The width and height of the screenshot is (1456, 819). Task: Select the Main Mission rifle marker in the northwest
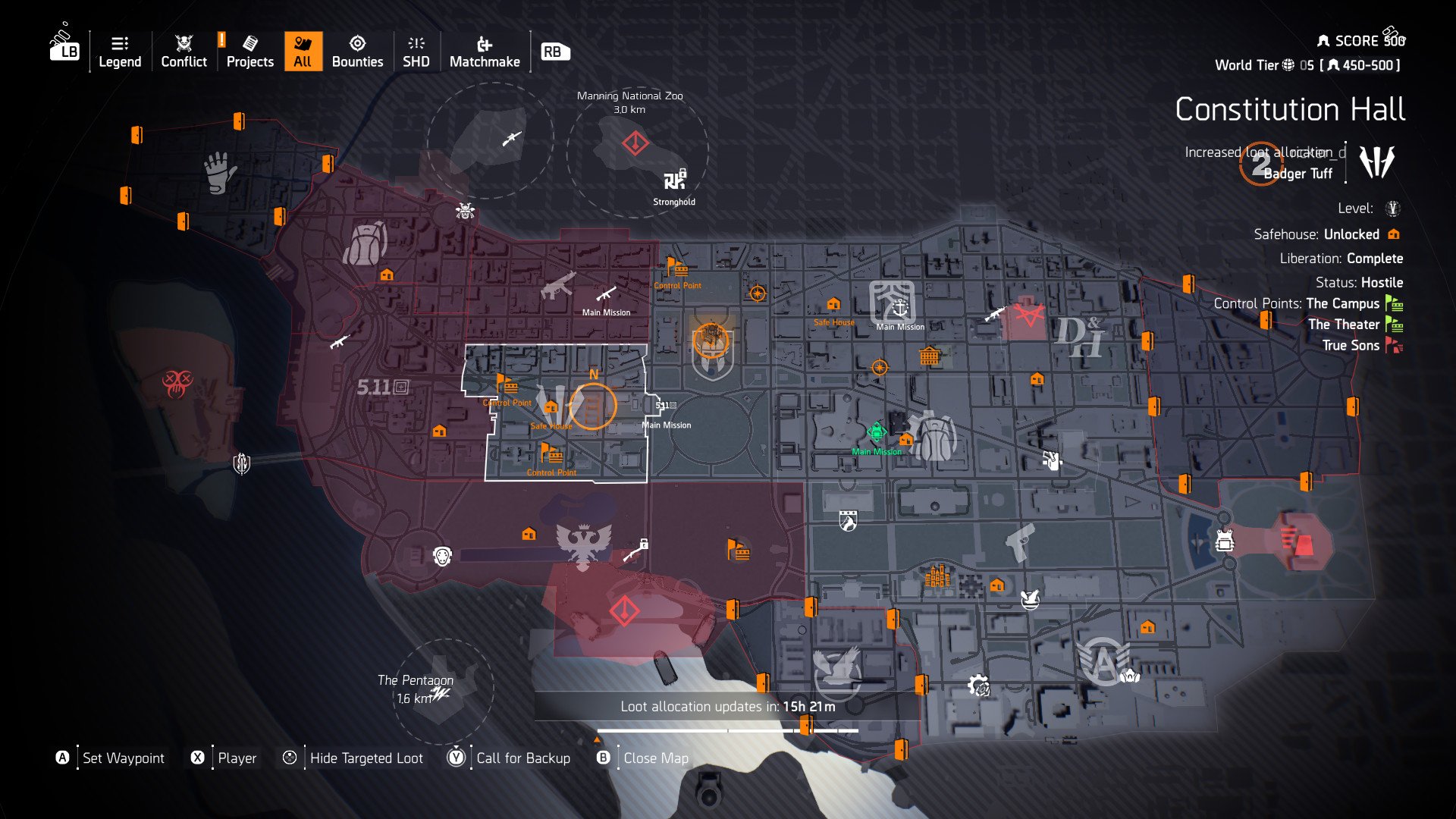coord(606,294)
